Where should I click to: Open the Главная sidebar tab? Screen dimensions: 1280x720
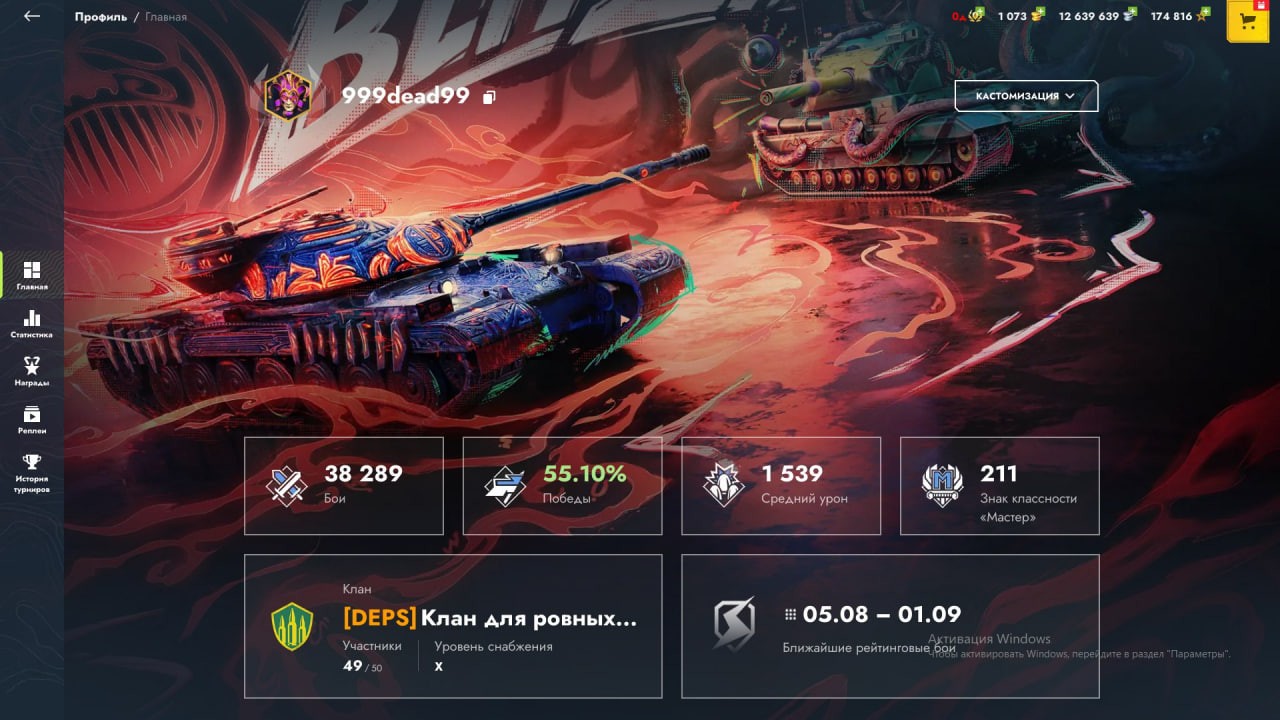pyautogui.click(x=32, y=275)
